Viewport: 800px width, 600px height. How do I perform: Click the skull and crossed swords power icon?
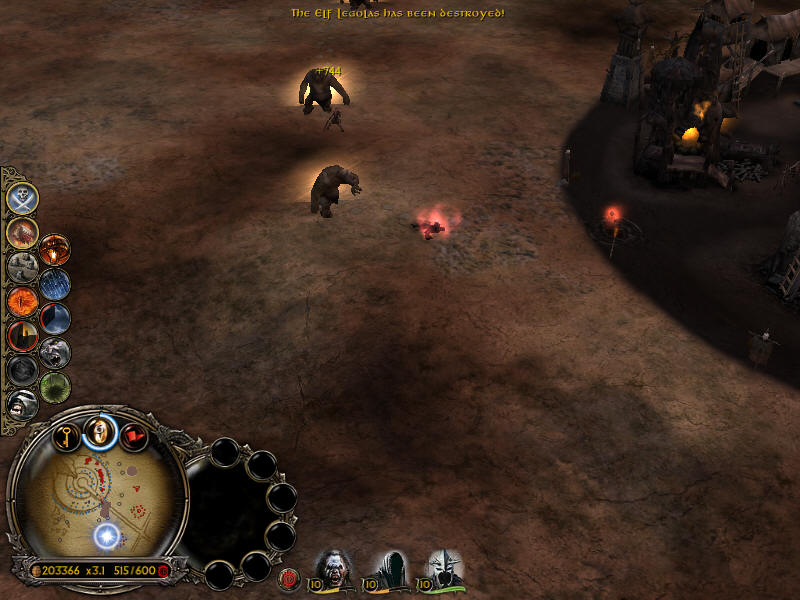pyautogui.click(x=22, y=198)
